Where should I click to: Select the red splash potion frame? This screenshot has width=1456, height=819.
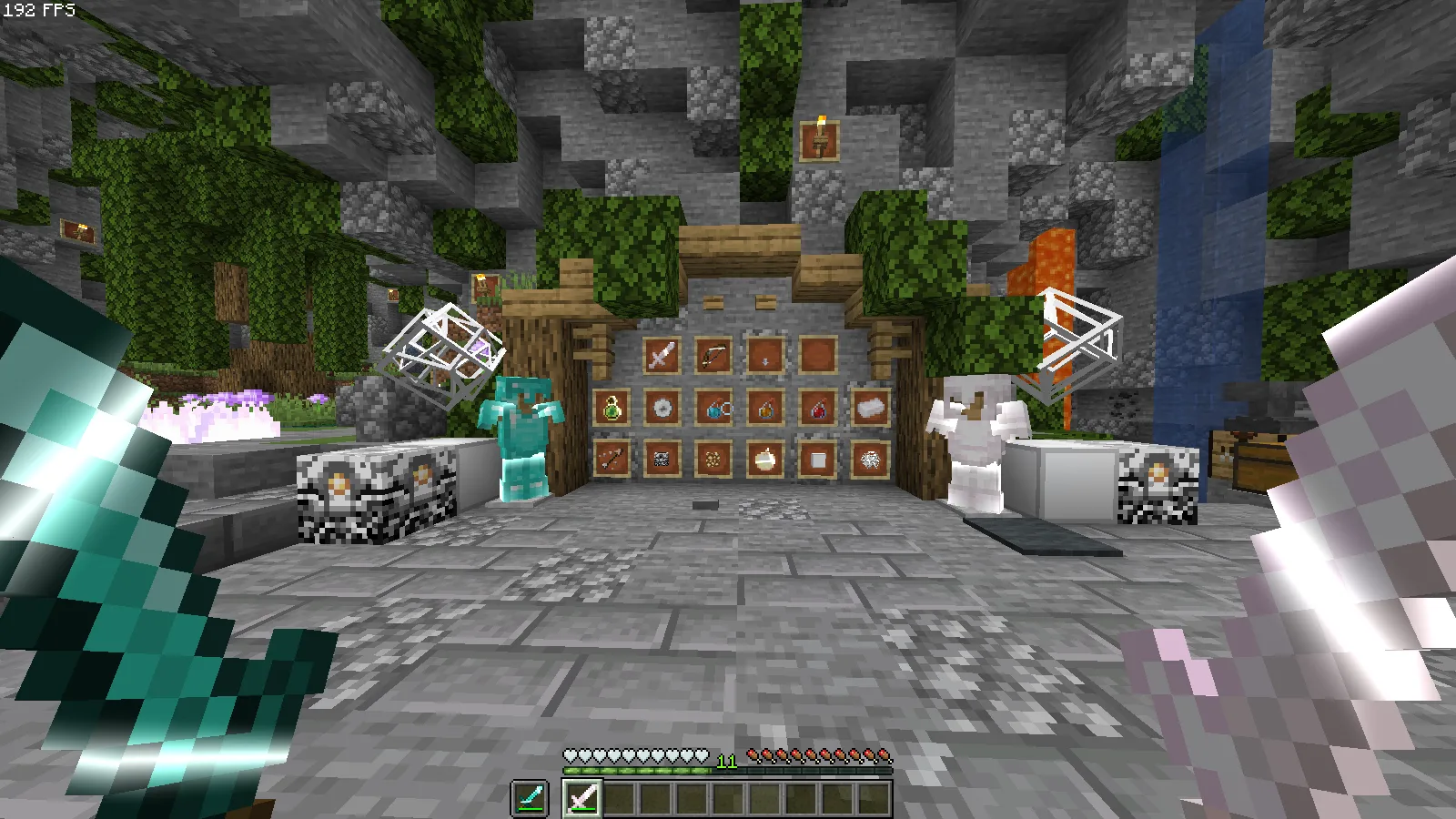pos(818,408)
